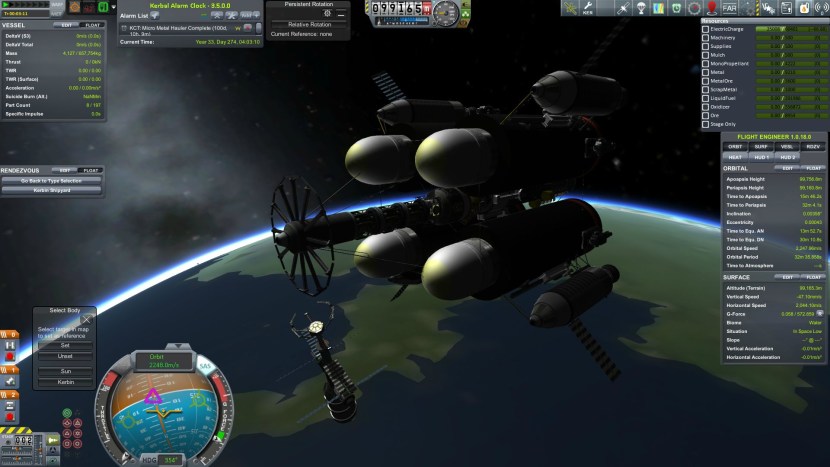Open the ORBT section in Flight Engineer

click(x=735, y=146)
